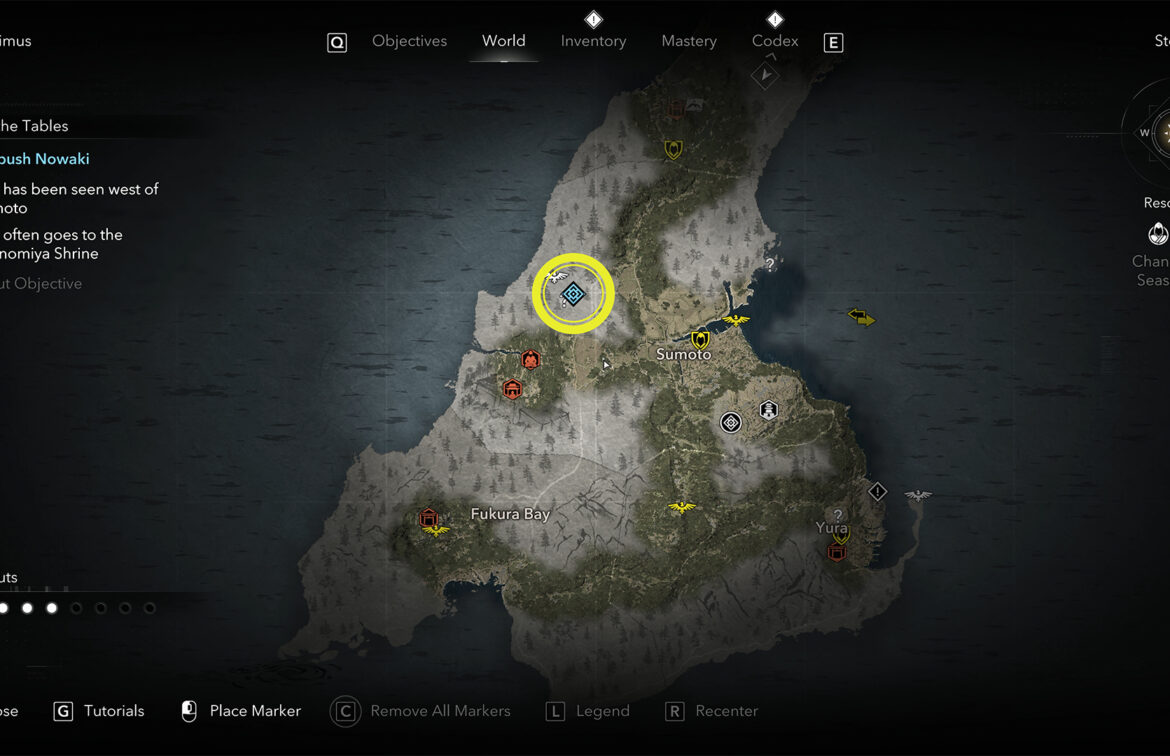1170x756 pixels.
Task: Select the white round target marker below Sumoto
Action: 731,422
